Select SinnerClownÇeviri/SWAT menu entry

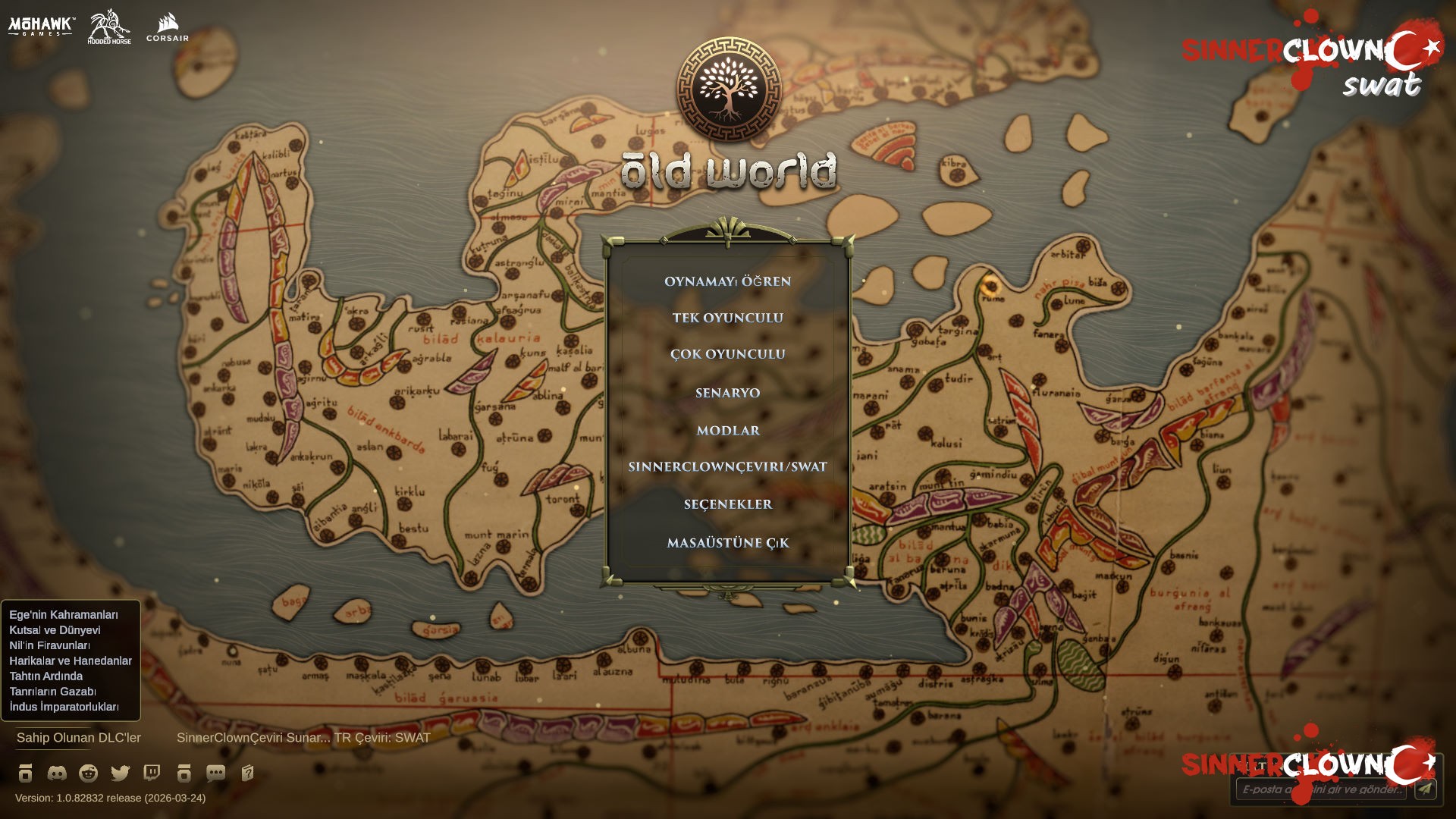[728, 469]
